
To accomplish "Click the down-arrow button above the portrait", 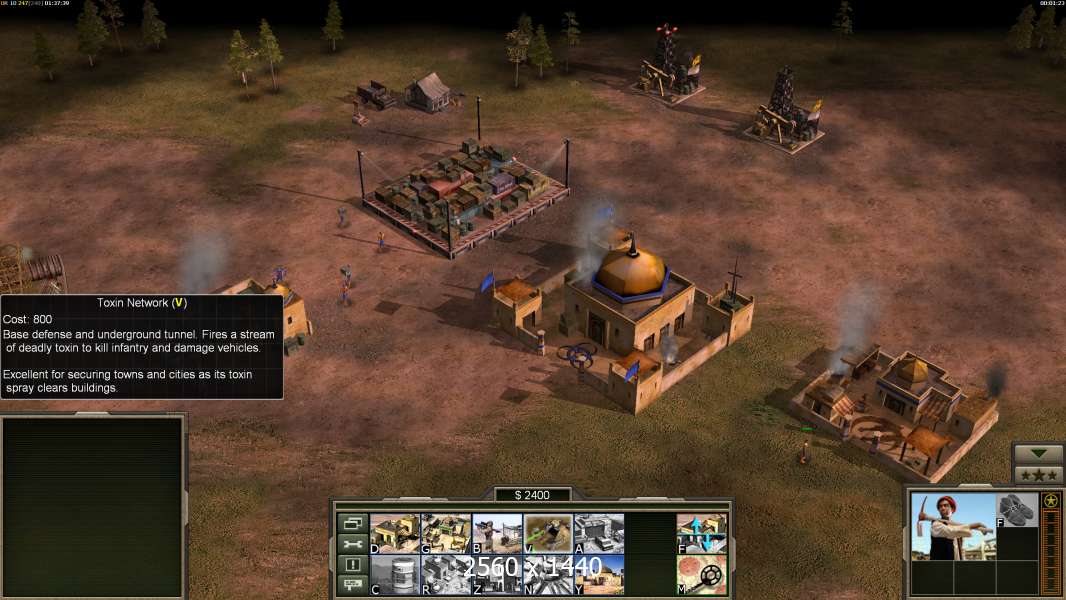I will pyautogui.click(x=1038, y=454).
